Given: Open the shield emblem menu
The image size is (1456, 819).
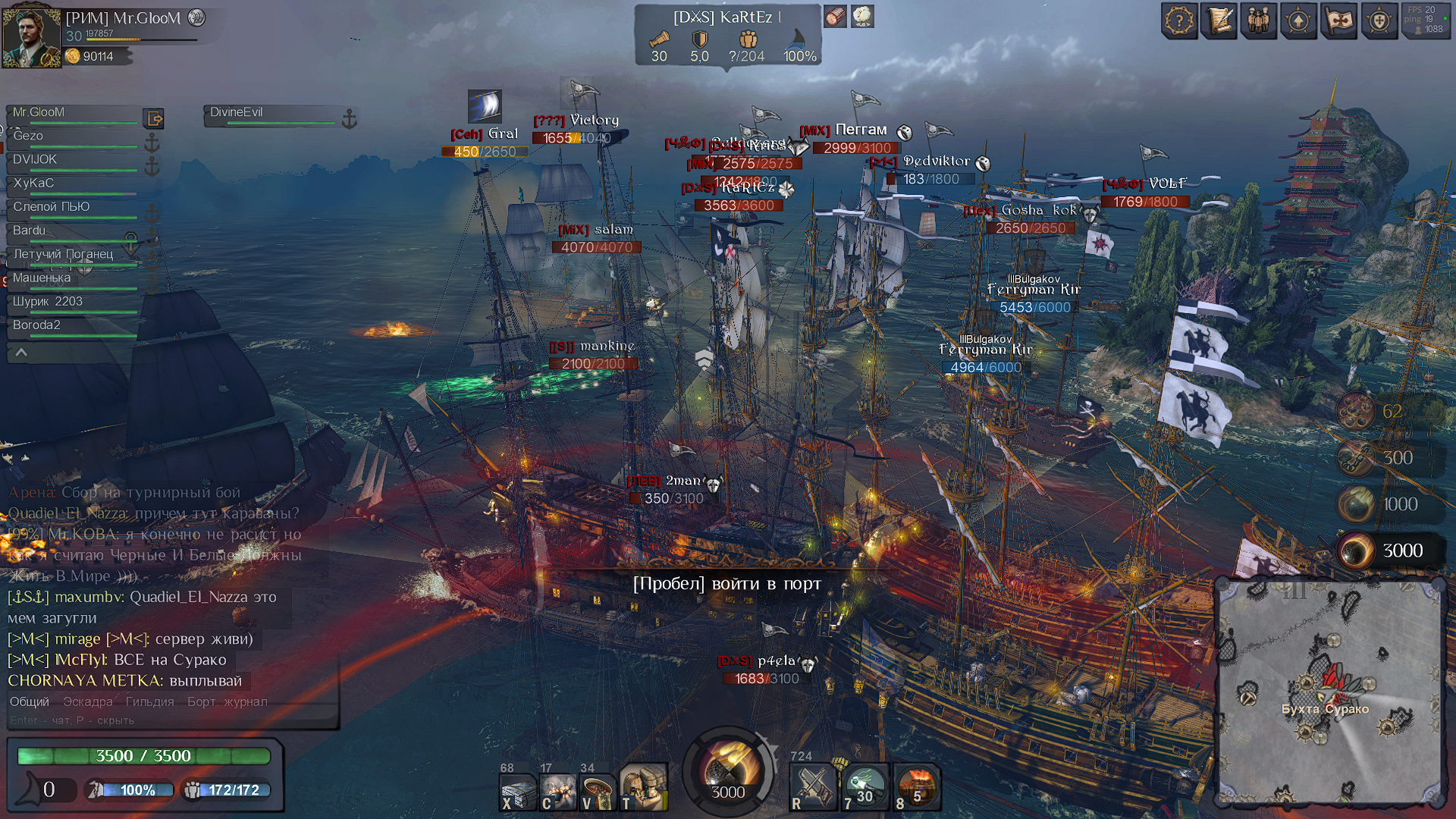Looking at the screenshot, I should point(1379,20).
